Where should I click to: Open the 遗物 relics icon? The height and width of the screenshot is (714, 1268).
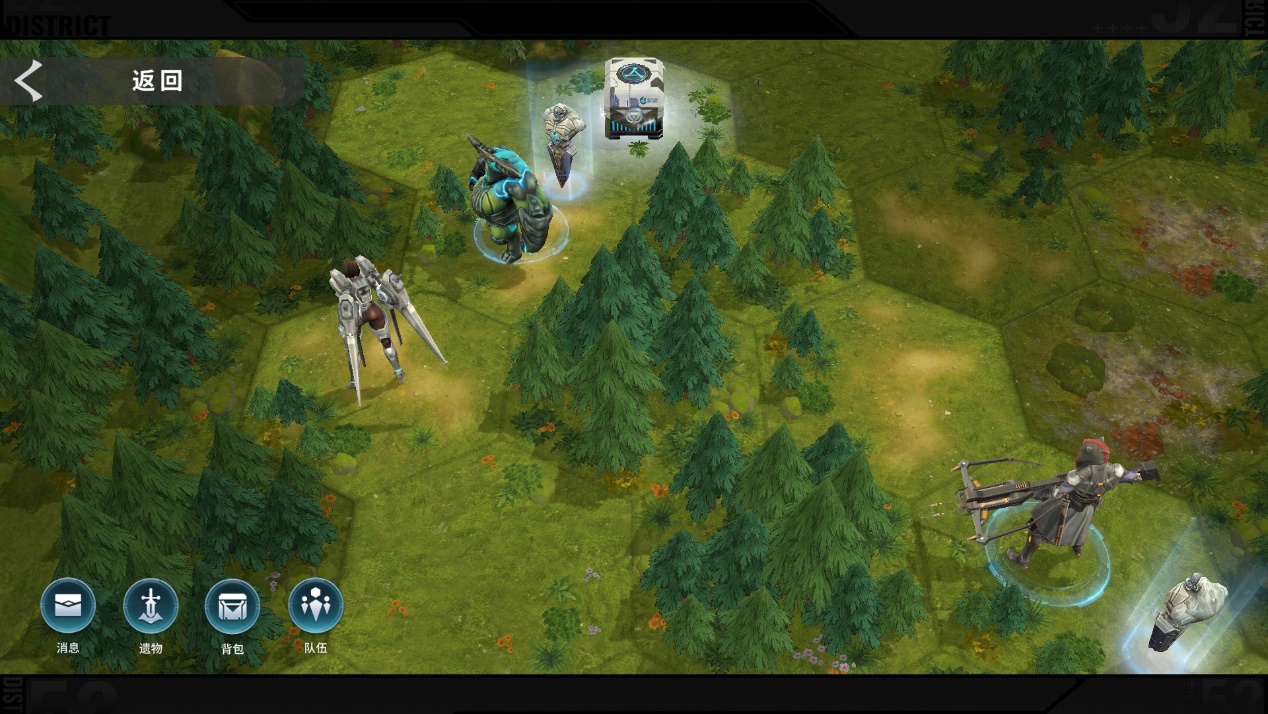pyautogui.click(x=151, y=606)
